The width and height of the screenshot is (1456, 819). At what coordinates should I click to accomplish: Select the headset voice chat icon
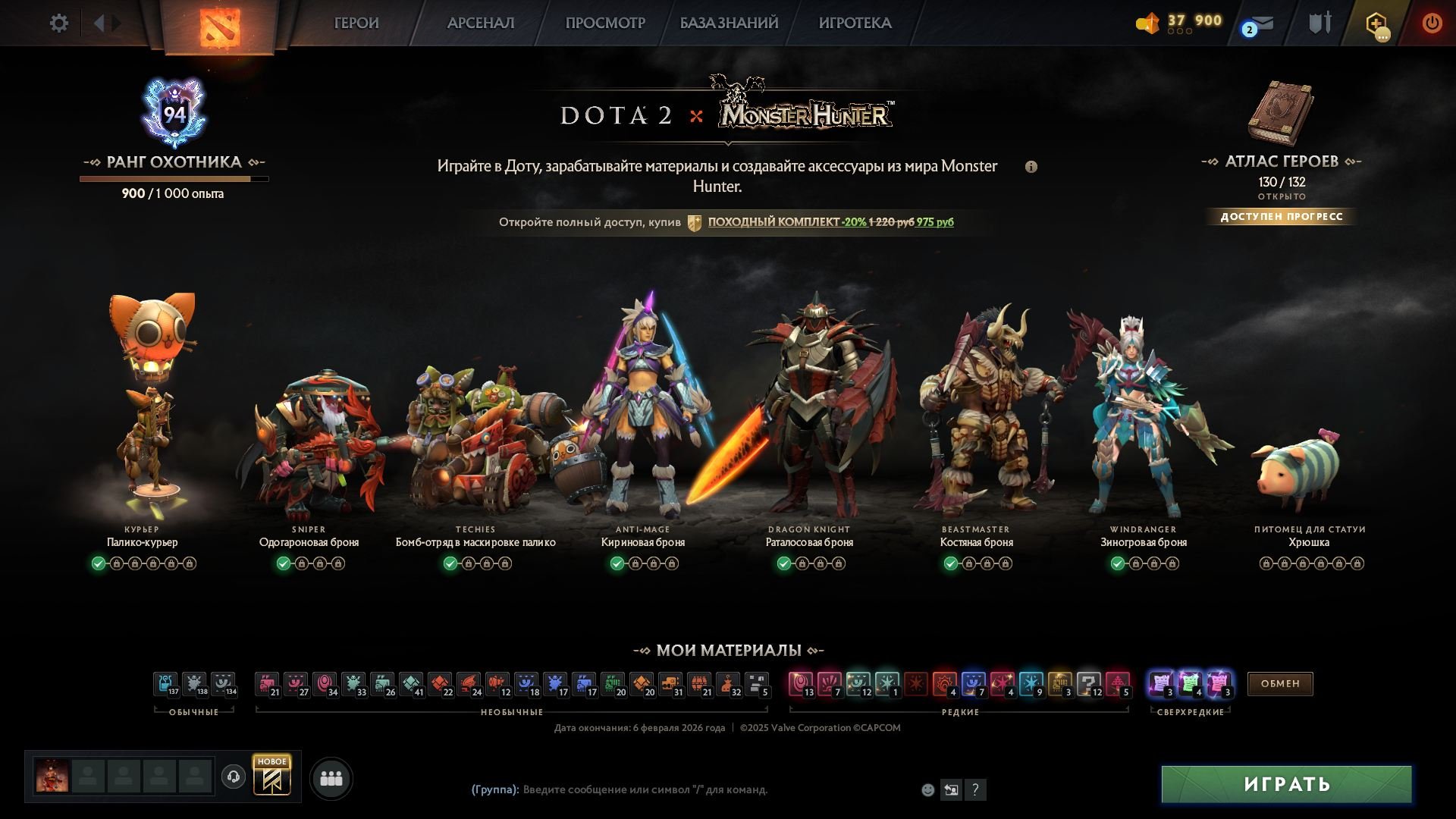pyautogui.click(x=234, y=778)
